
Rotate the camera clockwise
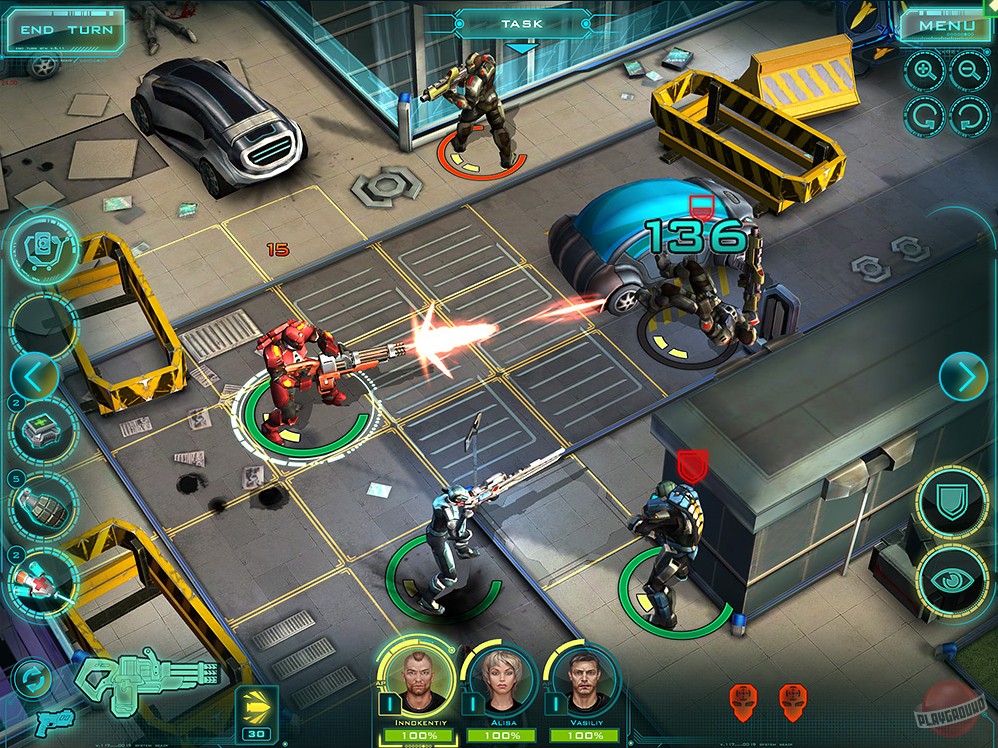tap(969, 115)
